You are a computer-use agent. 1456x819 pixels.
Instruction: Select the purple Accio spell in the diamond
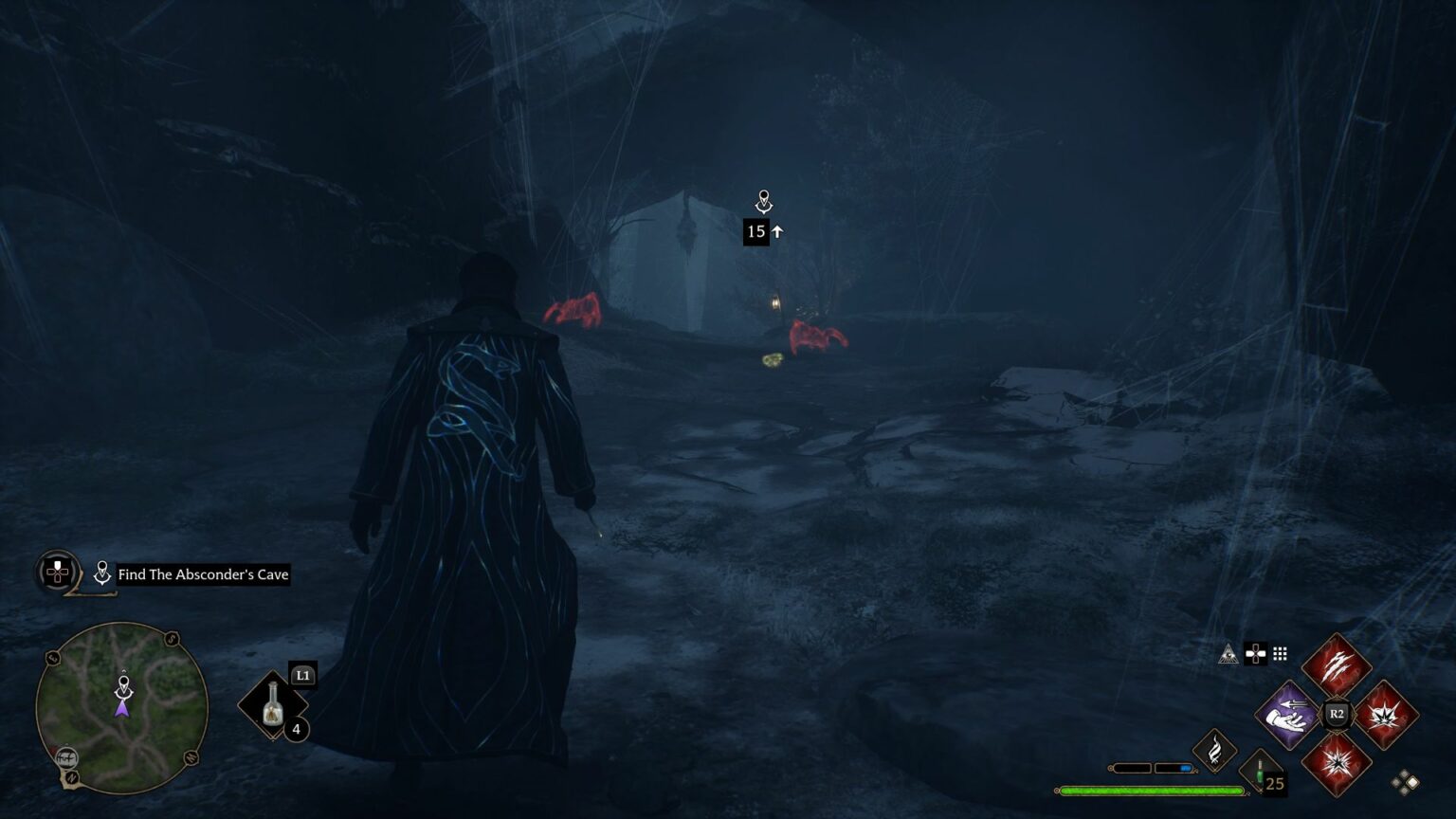coord(1288,715)
